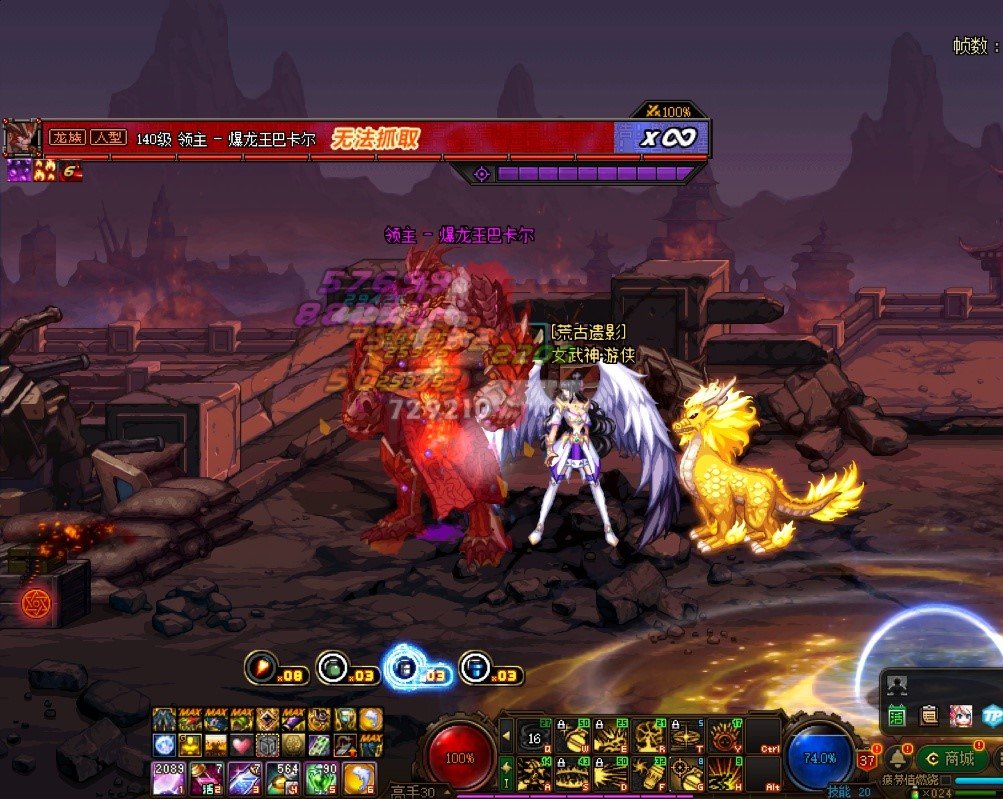Activate the crosshair skill on G

686,773
